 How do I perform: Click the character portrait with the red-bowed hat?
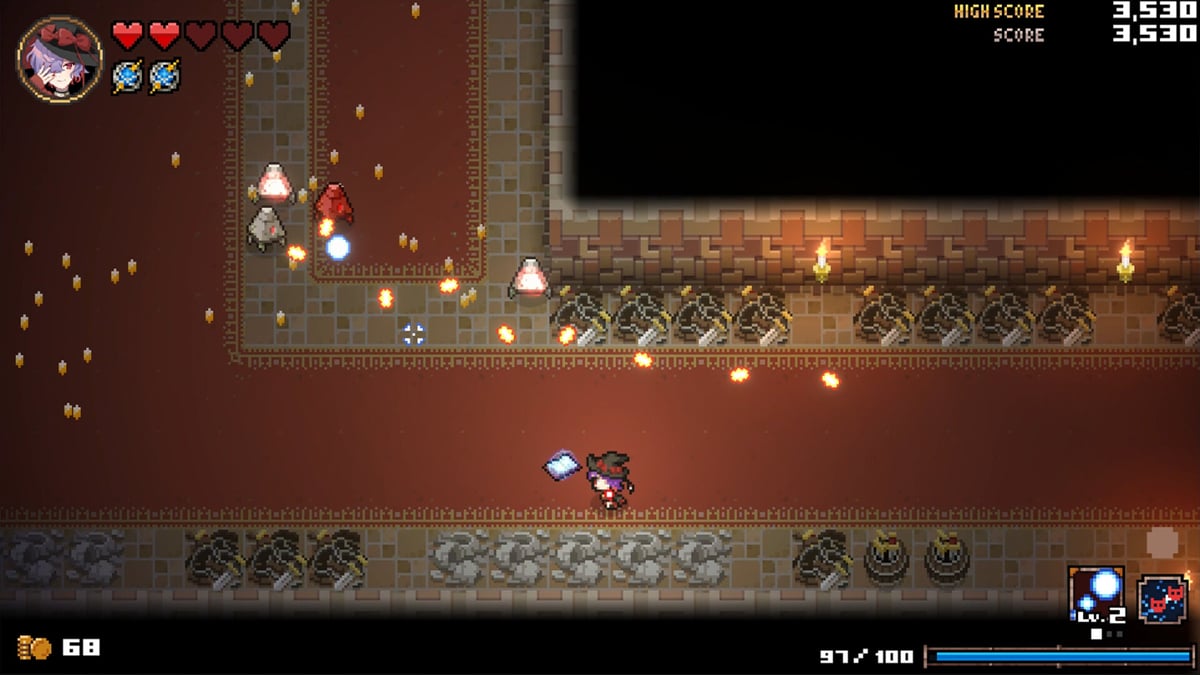(x=59, y=59)
